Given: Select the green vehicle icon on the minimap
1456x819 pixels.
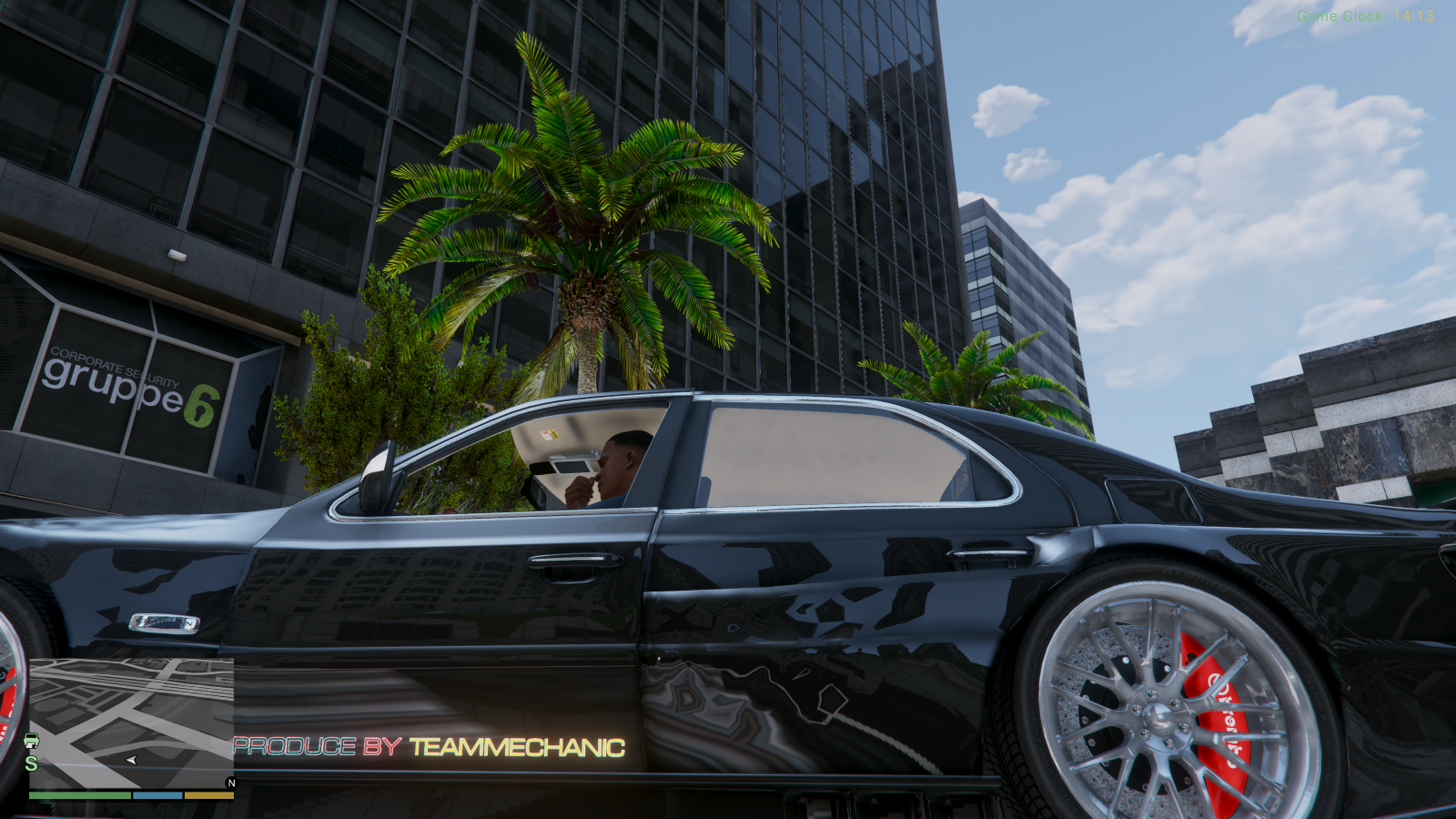Looking at the screenshot, I should 31,742.
